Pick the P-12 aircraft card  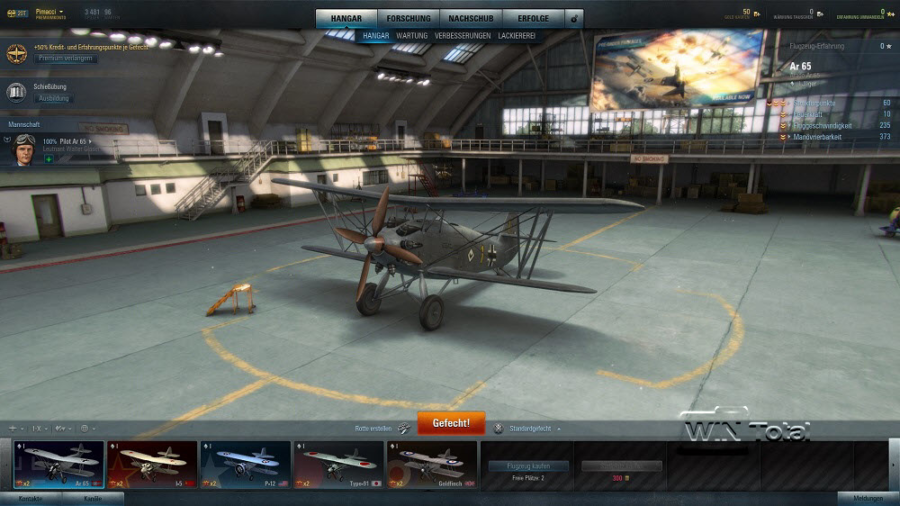(245, 465)
